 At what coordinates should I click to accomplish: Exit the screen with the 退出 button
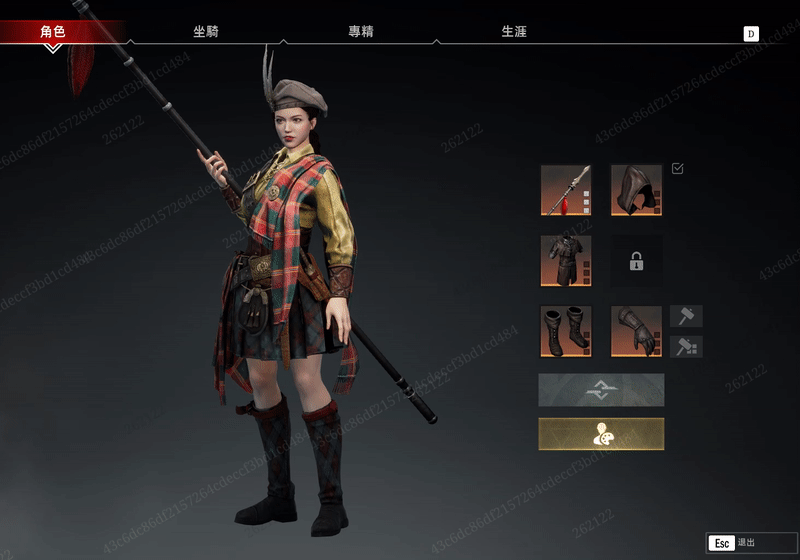pos(738,543)
